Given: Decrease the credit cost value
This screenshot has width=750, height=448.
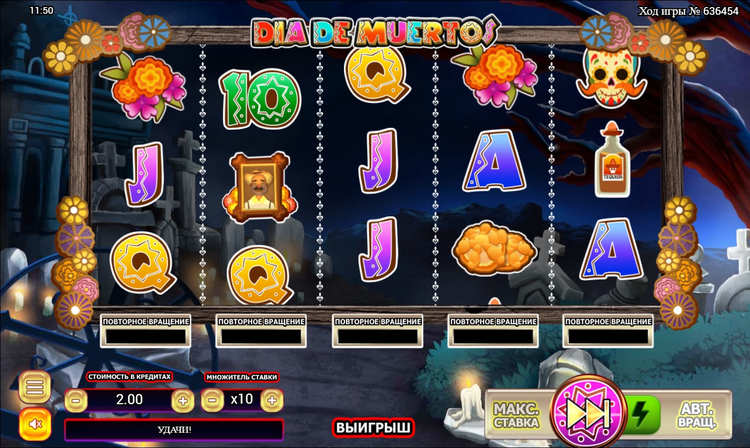Looking at the screenshot, I should [78, 400].
